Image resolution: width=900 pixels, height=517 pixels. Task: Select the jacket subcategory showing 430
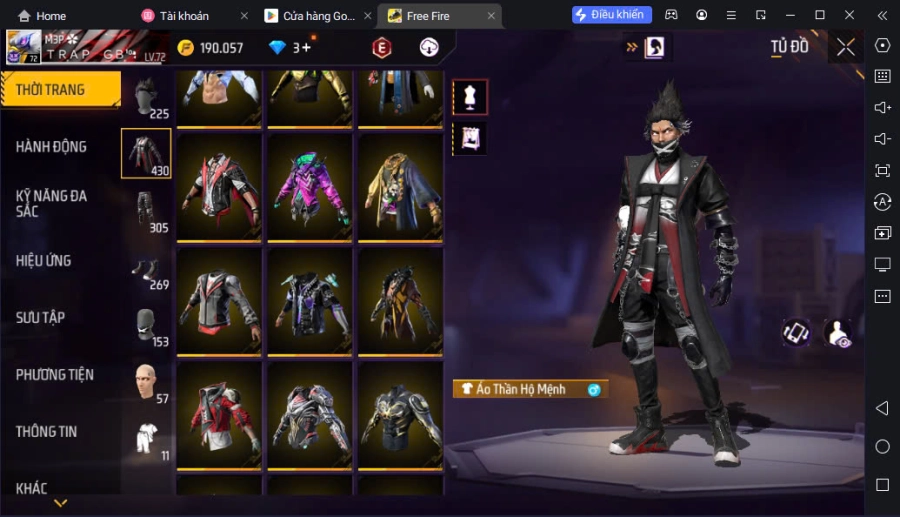coord(146,153)
